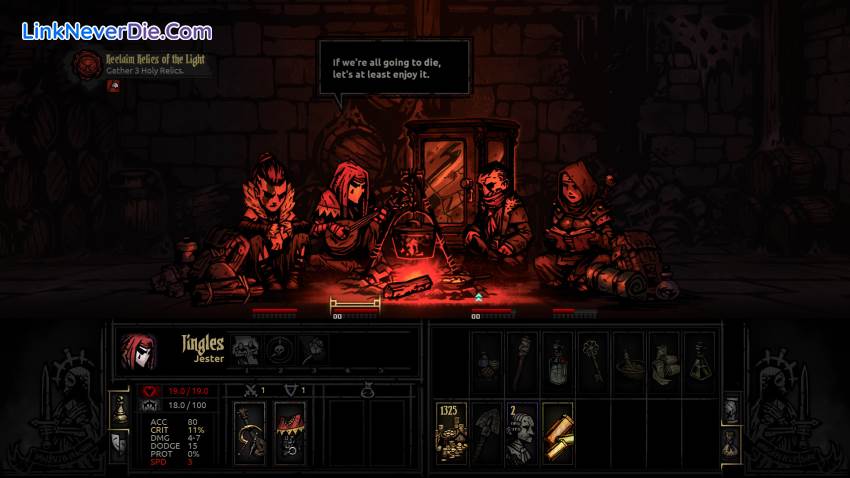This screenshot has height=478, width=850.
Task: Select the golden scrolls inventory item
Action: (x=557, y=432)
